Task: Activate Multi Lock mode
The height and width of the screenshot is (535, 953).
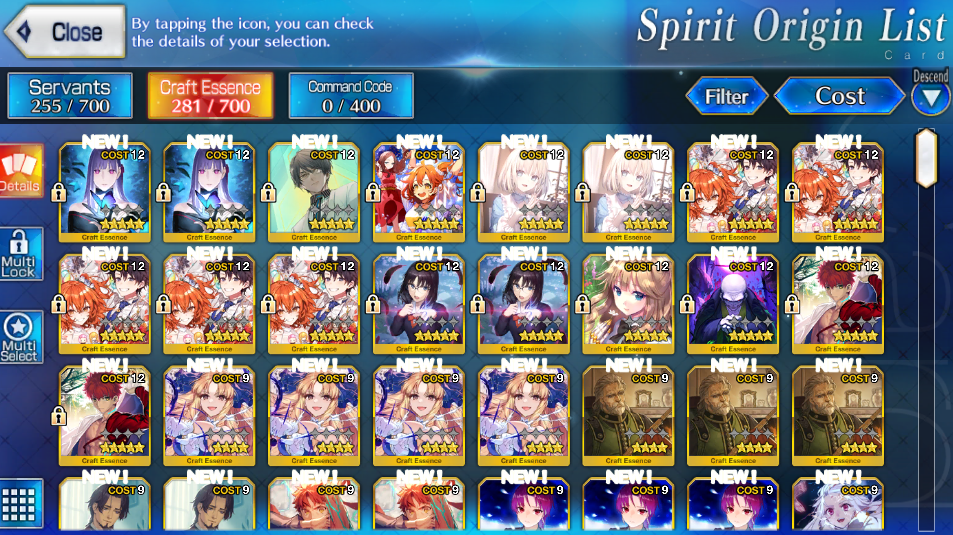Action: click(x=20, y=255)
